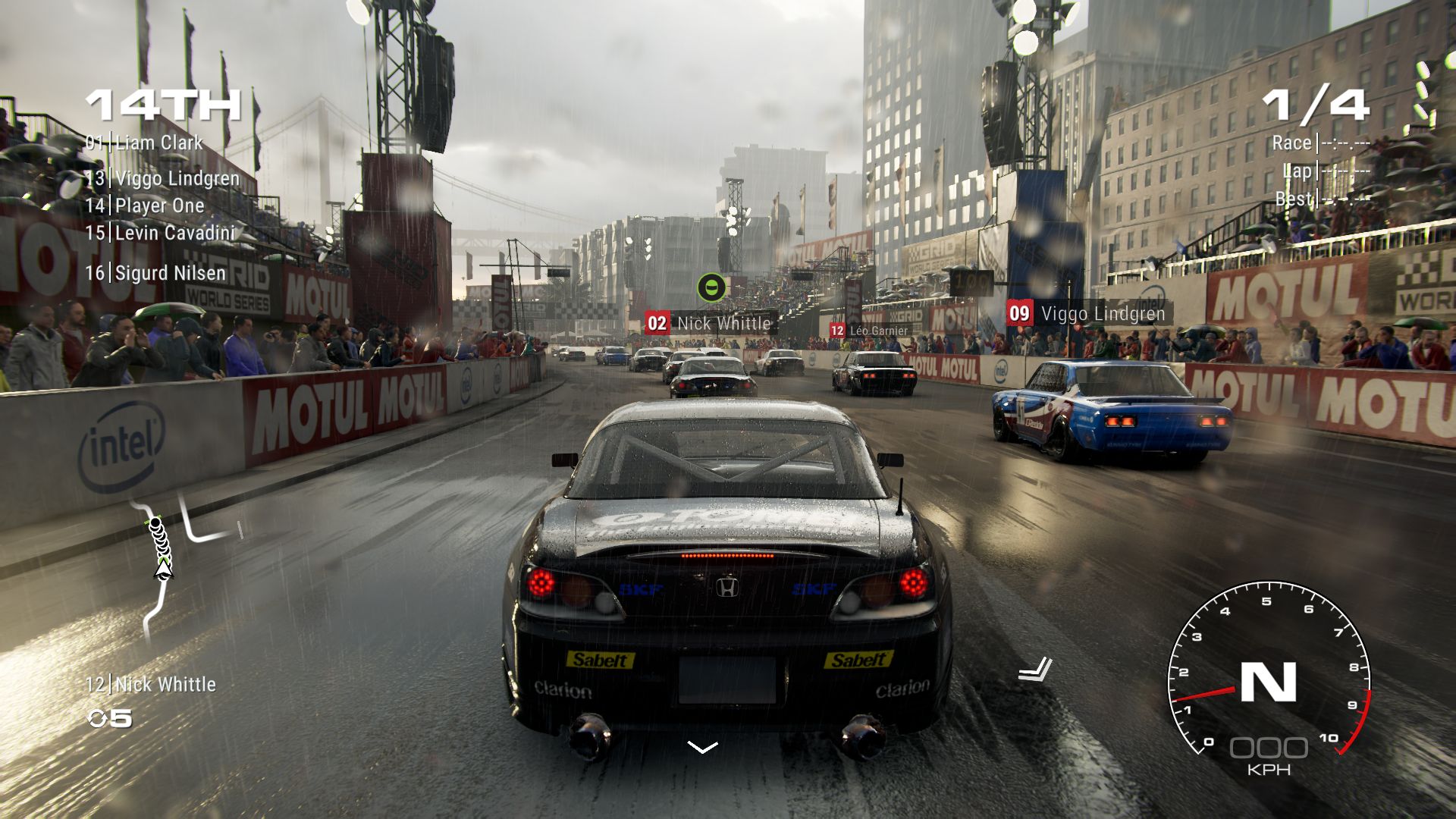Image resolution: width=1456 pixels, height=819 pixels.
Task: Click the teammate label 12 Nick Whittle
Action: (151, 685)
